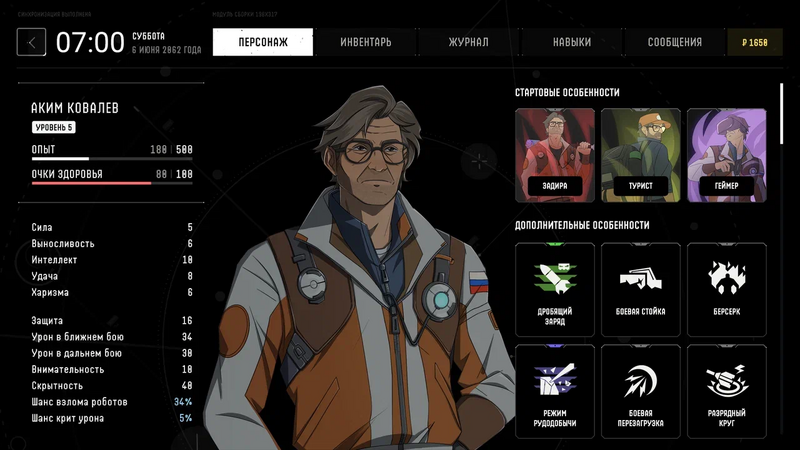Activate the Берсерк perk tile
Image resolution: width=800 pixels, height=450 pixels.
(726, 290)
